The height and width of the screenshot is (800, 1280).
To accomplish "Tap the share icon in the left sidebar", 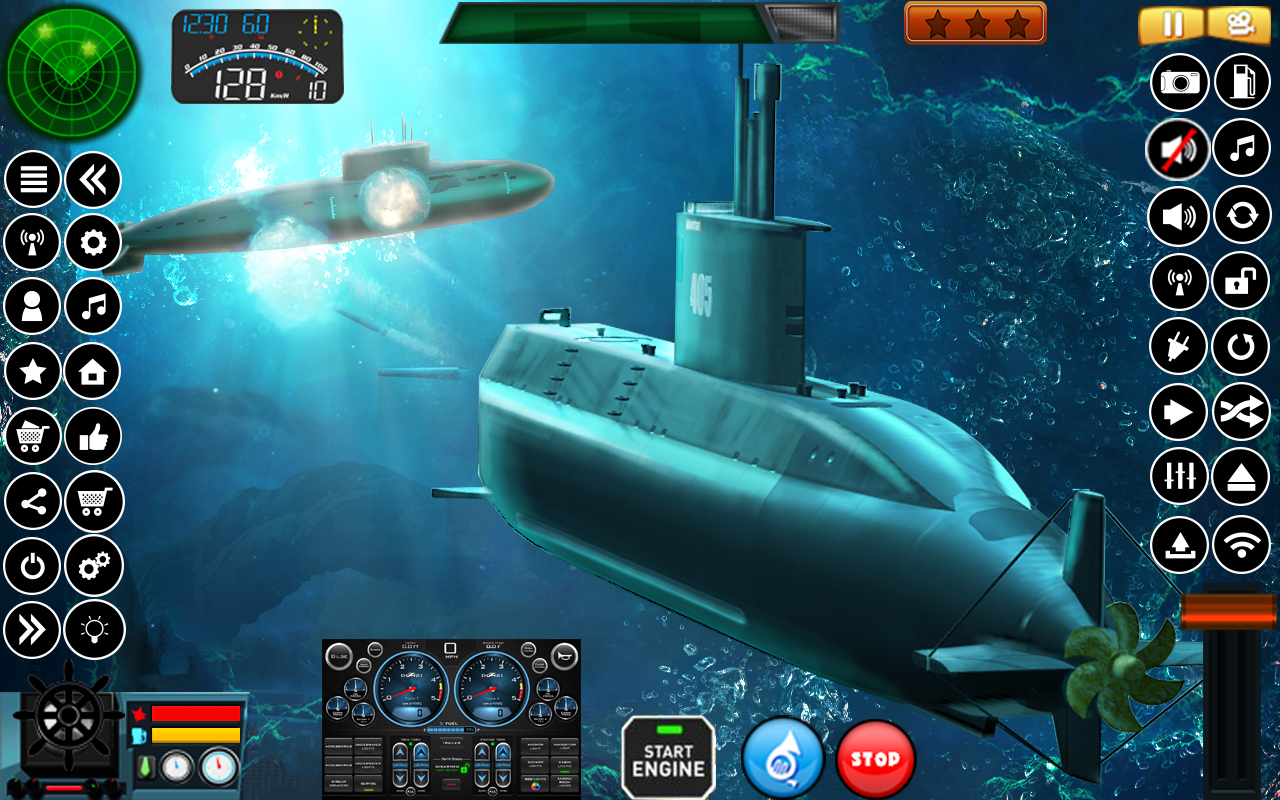I will click(x=32, y=502).
